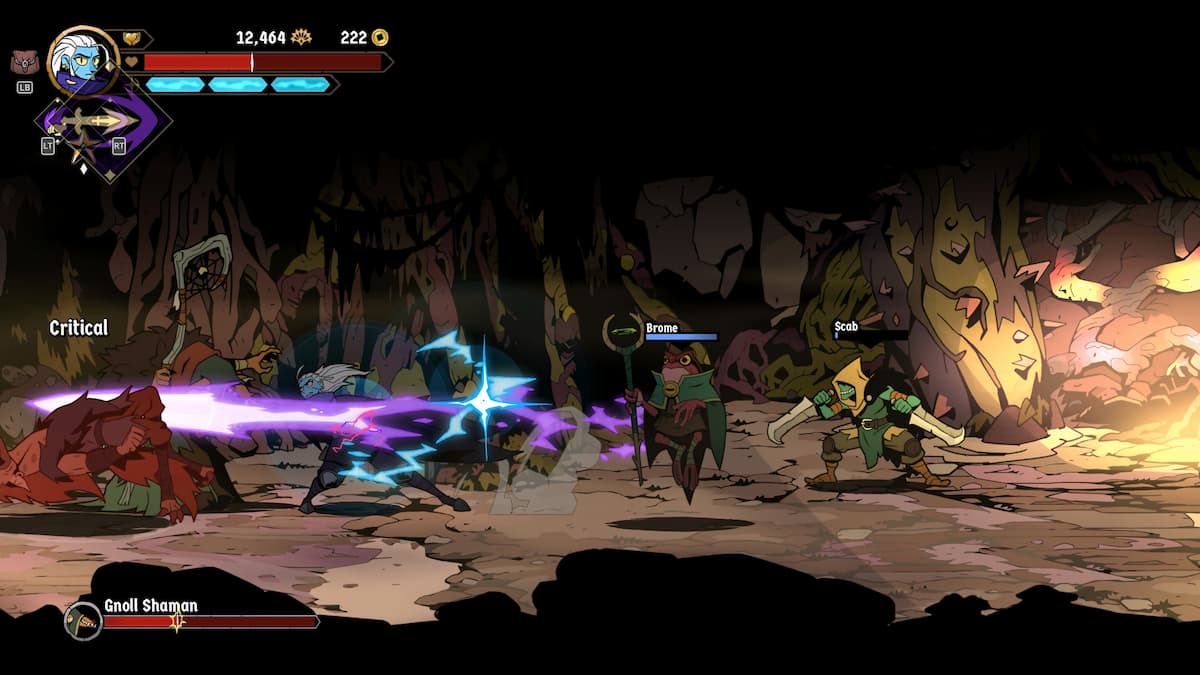Click the gold coin currency icon
The width and height of the screenshot is (1200, 675).
pyautogui.click(x=380, y=38)
